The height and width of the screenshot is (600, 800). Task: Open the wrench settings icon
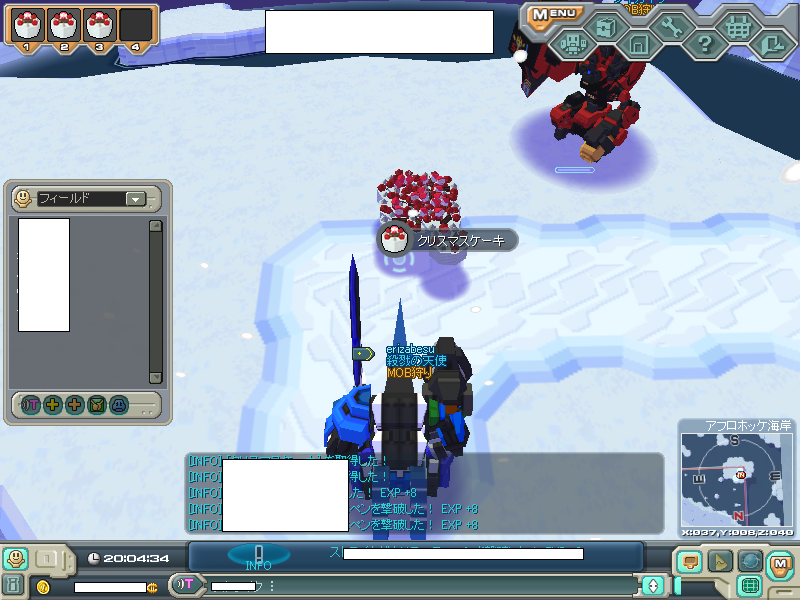[x=671, y=27]
